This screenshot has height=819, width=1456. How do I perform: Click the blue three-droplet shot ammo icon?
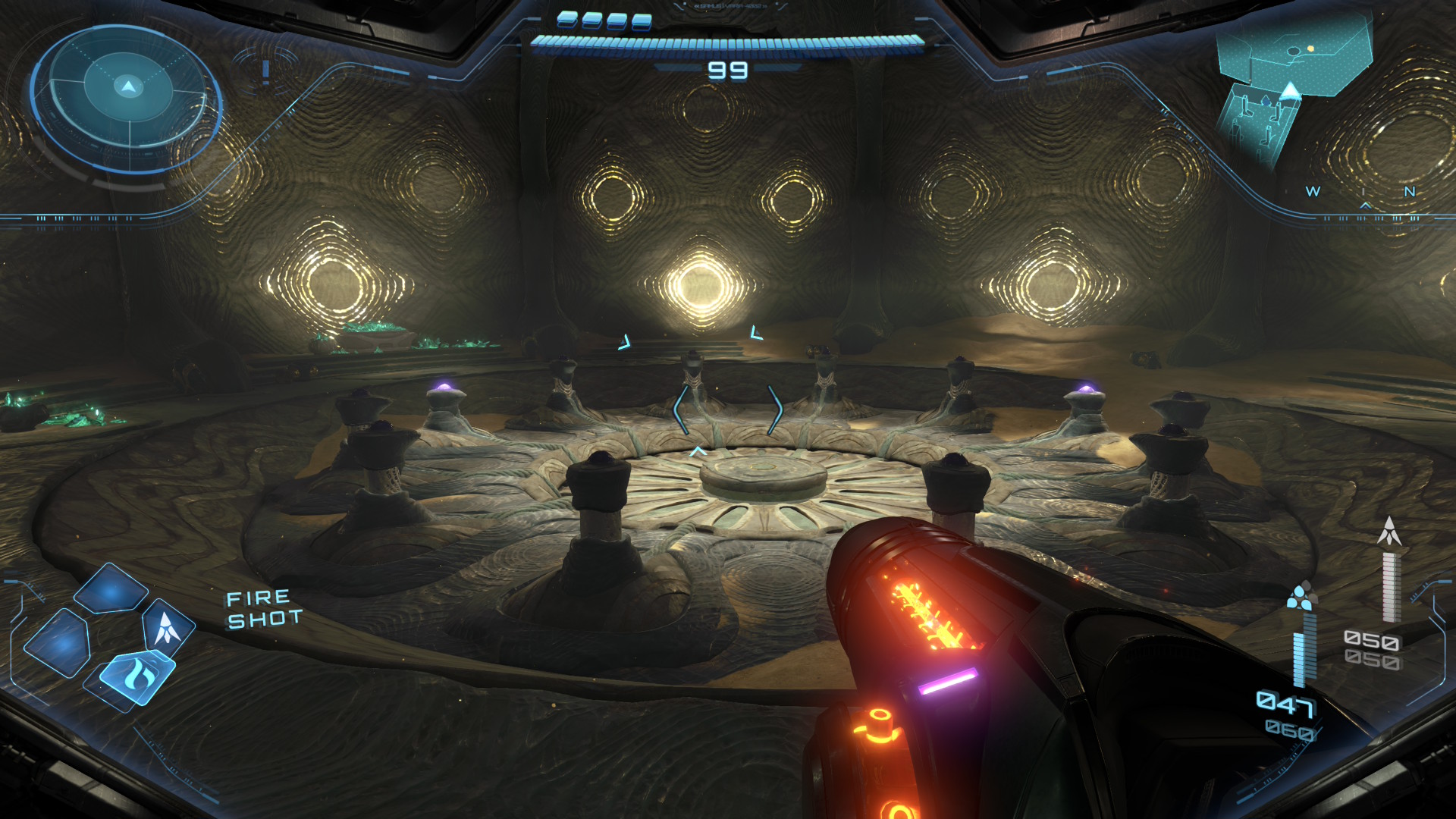click(1301, 597)
